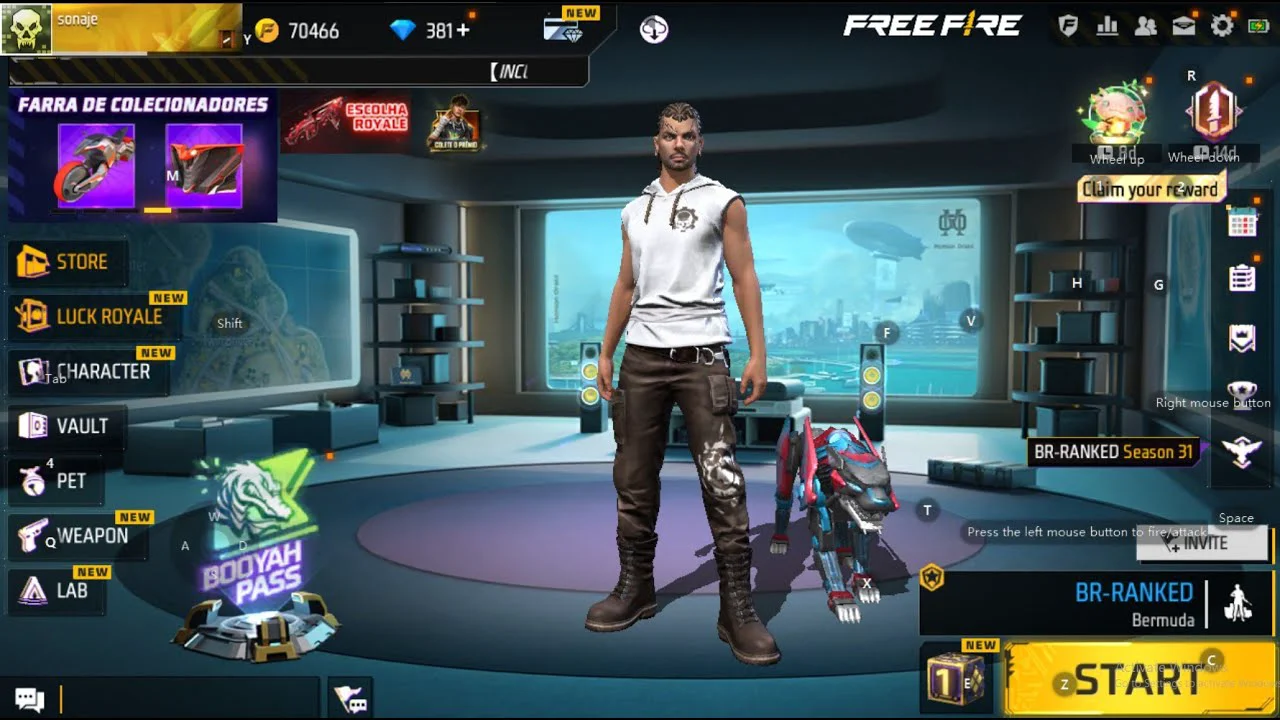Image resolution: width=1280 pixels, height=720 pixels.
Task: Click the sonaje player profile avatar
Action: (26, 28)
